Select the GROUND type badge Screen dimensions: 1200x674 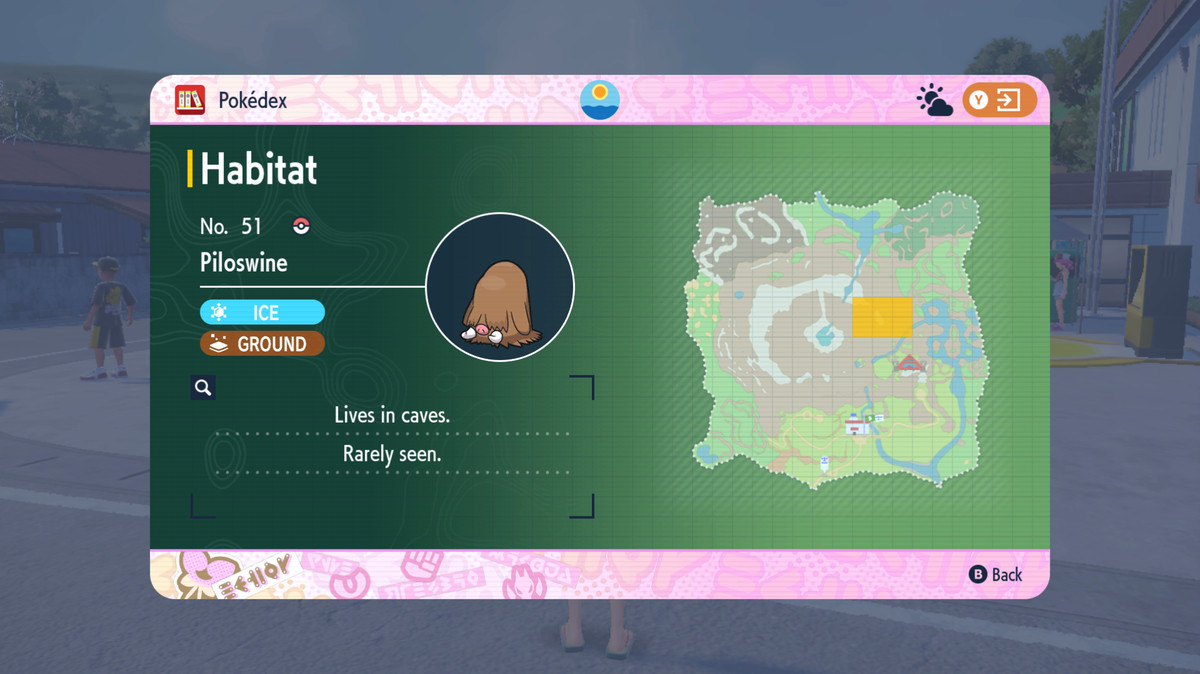tap(262, 344)
